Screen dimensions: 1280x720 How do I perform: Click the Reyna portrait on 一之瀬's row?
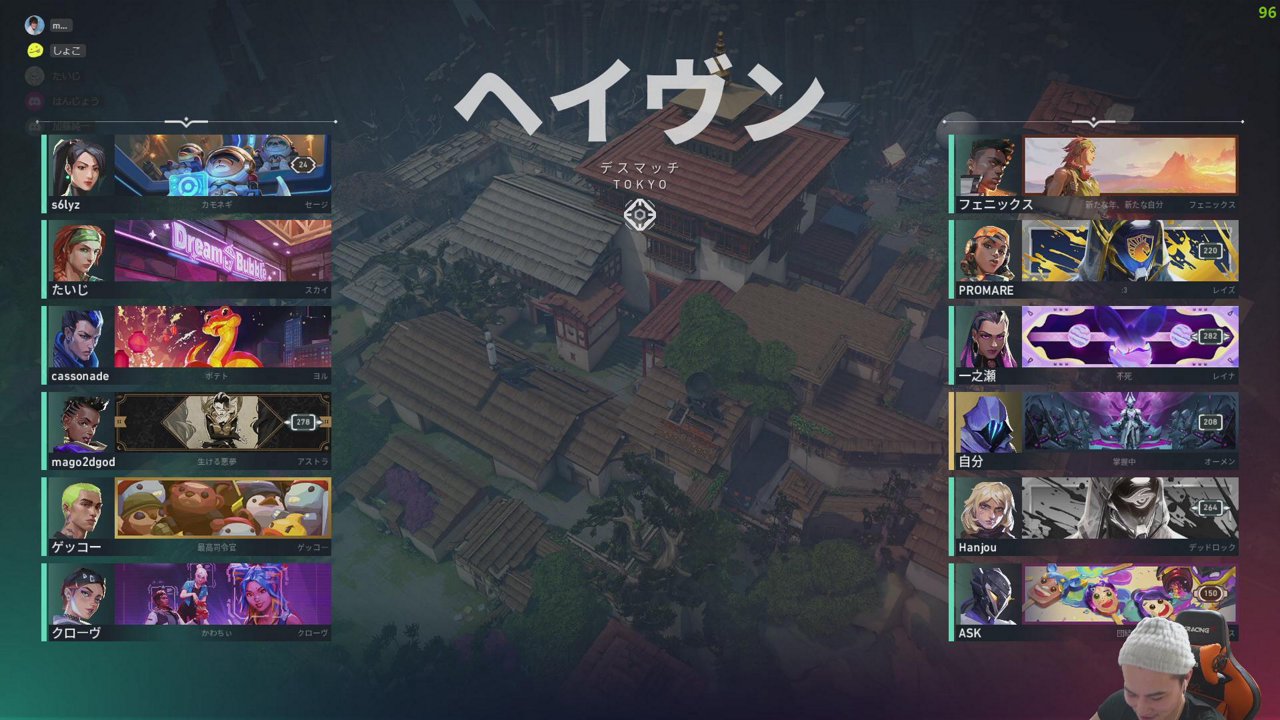[x=988, y=338]
